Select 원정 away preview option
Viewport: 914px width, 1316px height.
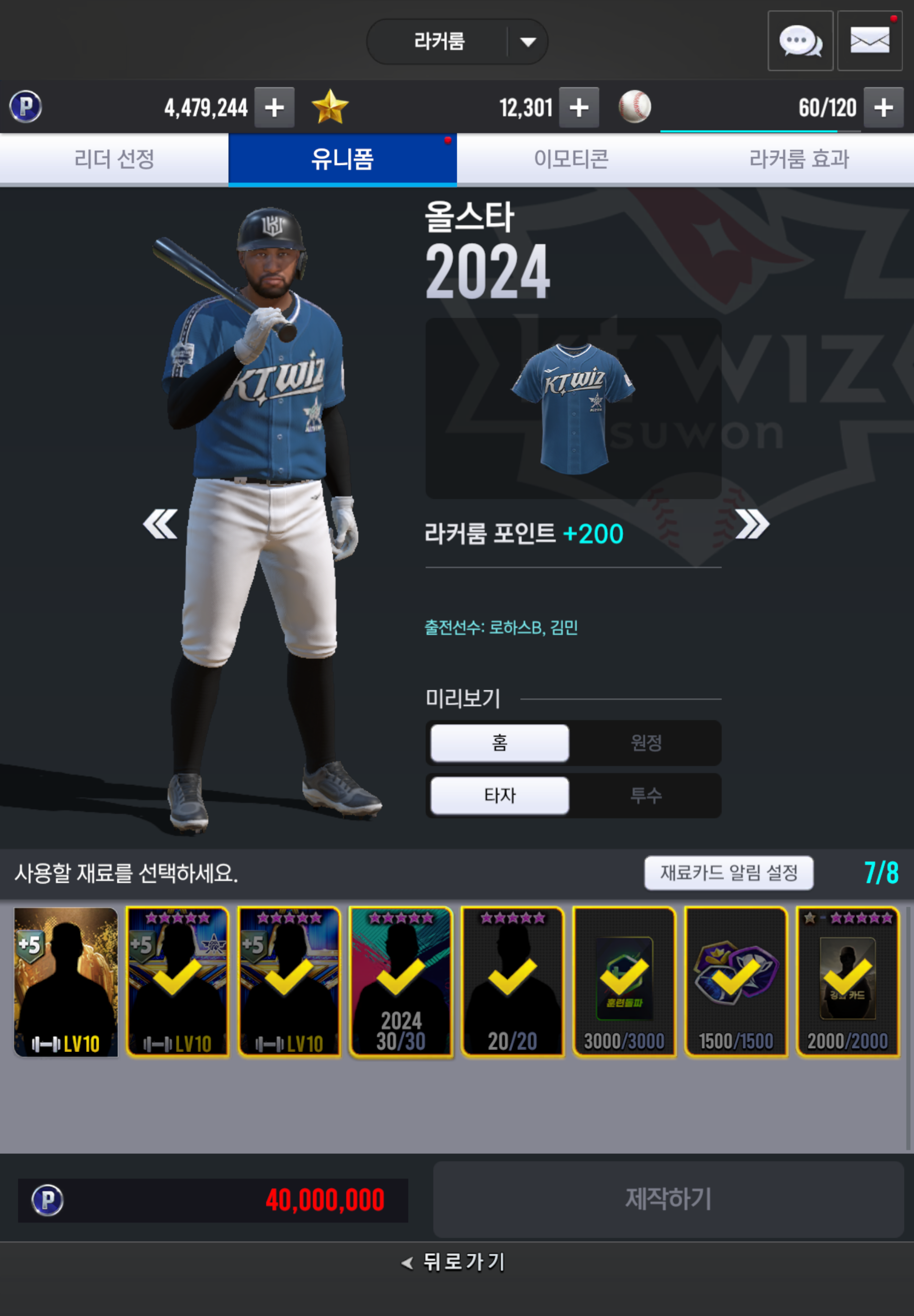tap(646, 743)
